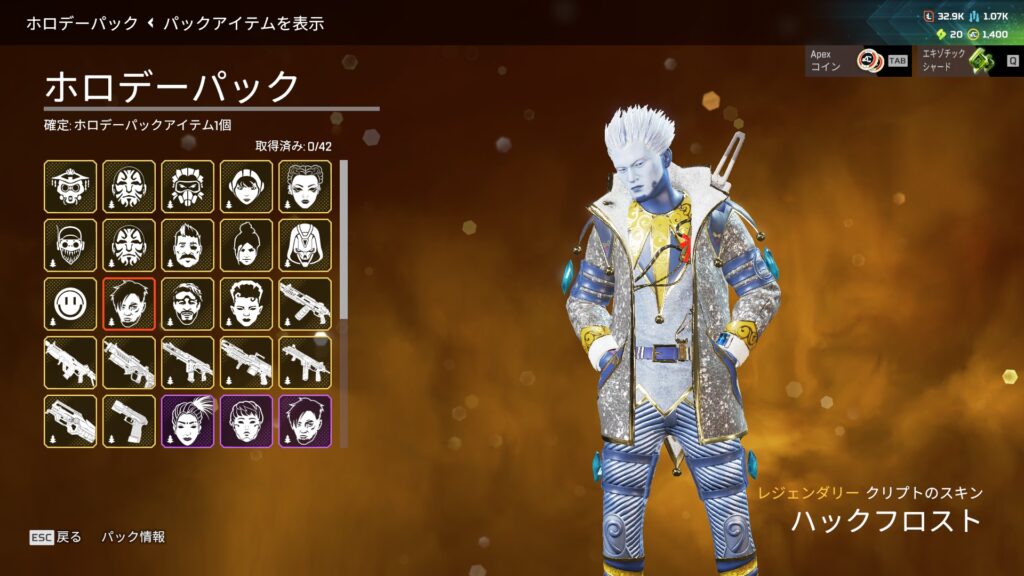Click the item list scrollbar
The height and width of the screenshot is (576, 1024).
click(x=344, y=240)
